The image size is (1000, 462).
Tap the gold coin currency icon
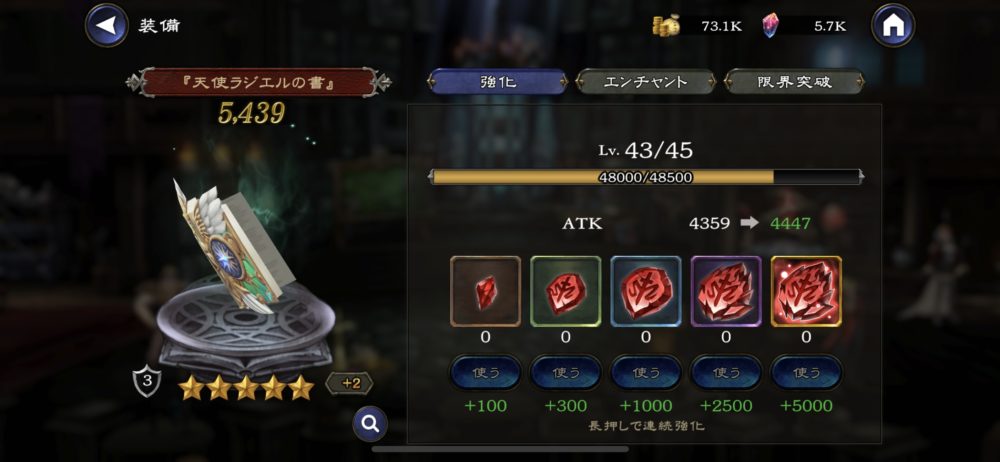pos(666,26)
